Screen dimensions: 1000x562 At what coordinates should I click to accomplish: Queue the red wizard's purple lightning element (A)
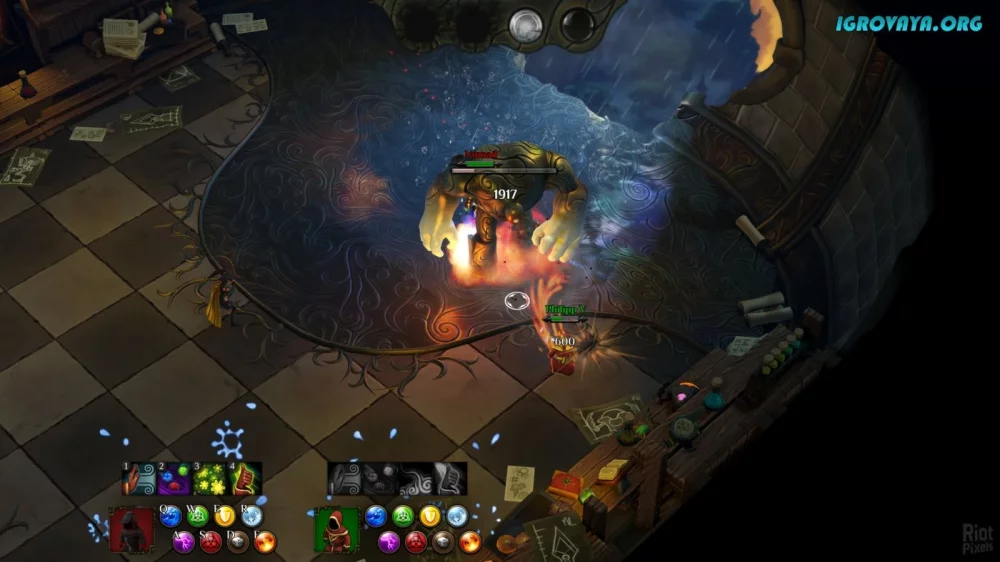coord(184,542)
